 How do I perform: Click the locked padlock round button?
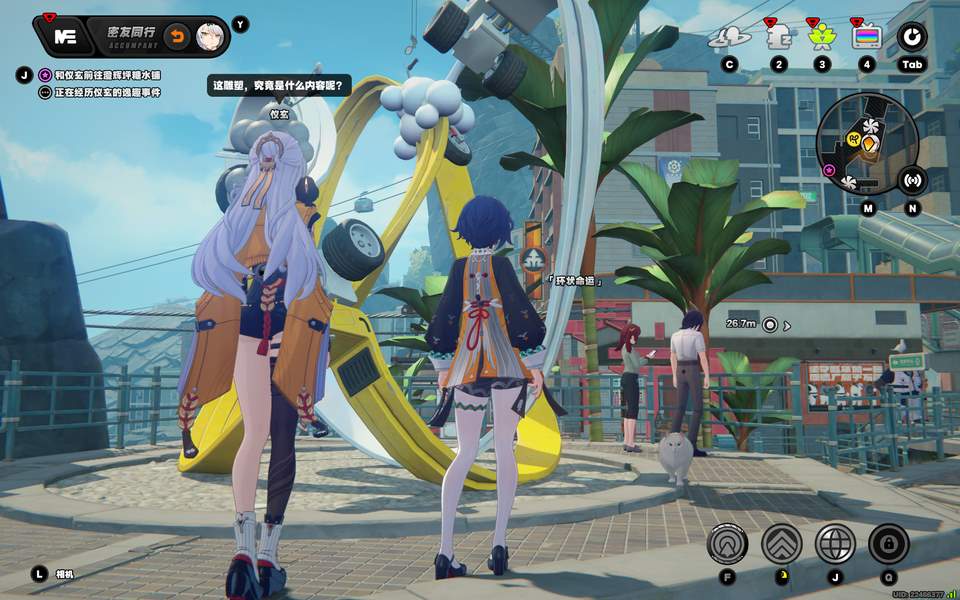click(888, 544)
